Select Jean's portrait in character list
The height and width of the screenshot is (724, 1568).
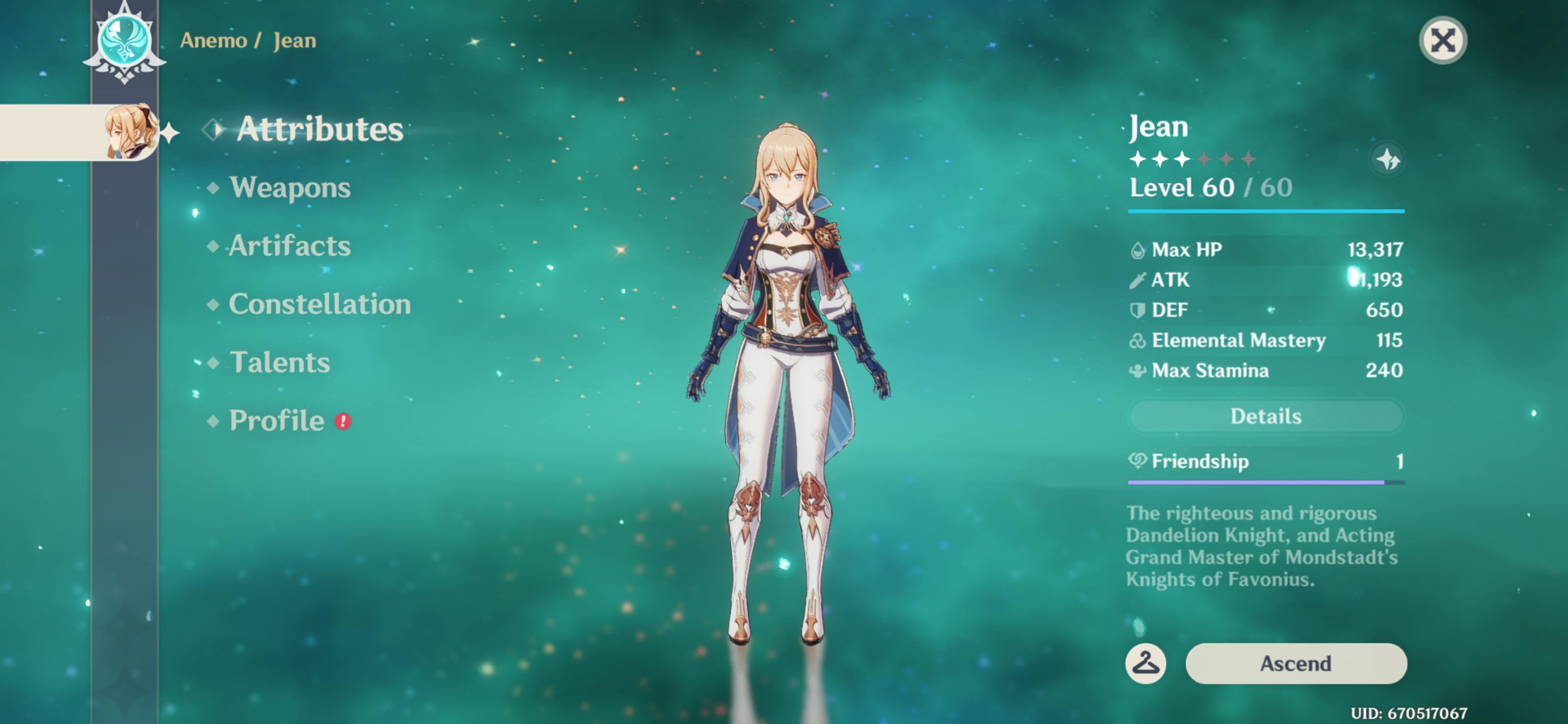pos(129,132)
